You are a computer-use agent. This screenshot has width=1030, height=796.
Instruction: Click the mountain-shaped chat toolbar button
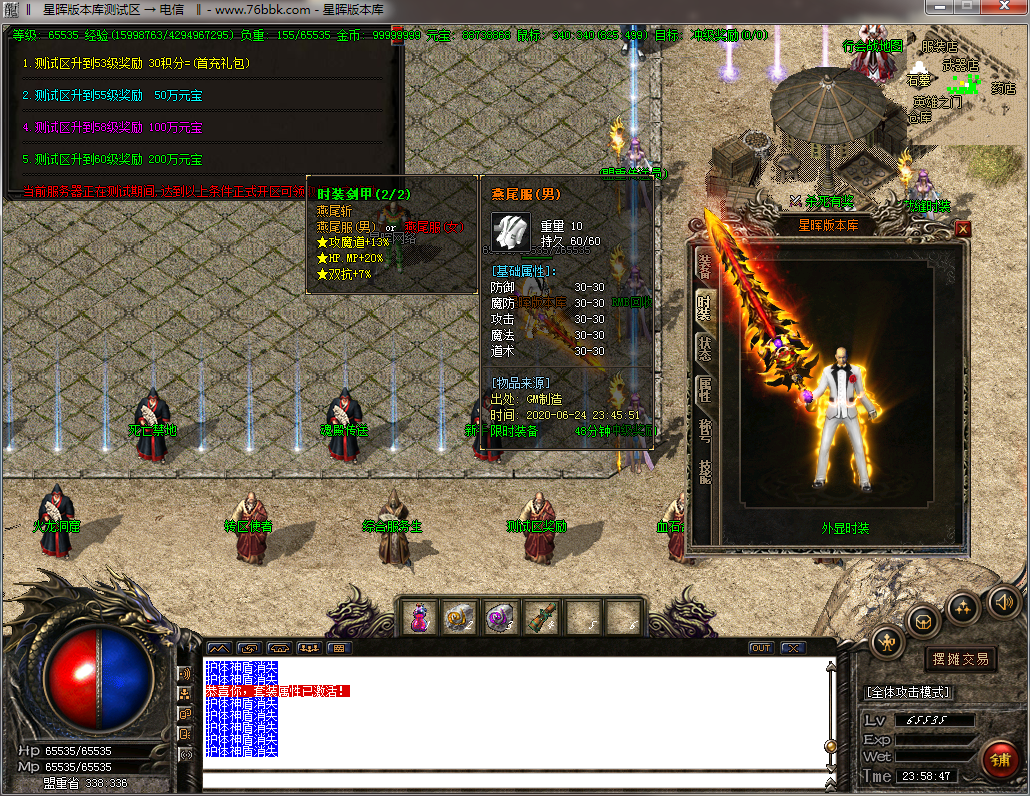(x=219, y=648)
